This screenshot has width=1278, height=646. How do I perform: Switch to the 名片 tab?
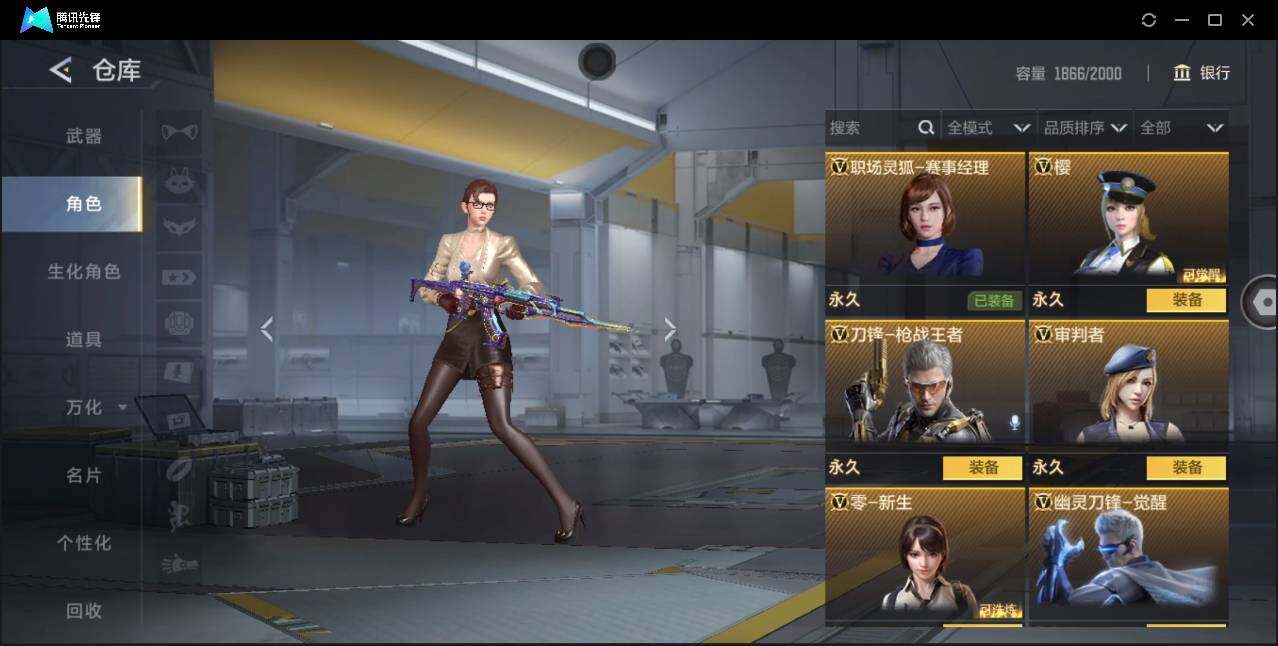point(84,476)
